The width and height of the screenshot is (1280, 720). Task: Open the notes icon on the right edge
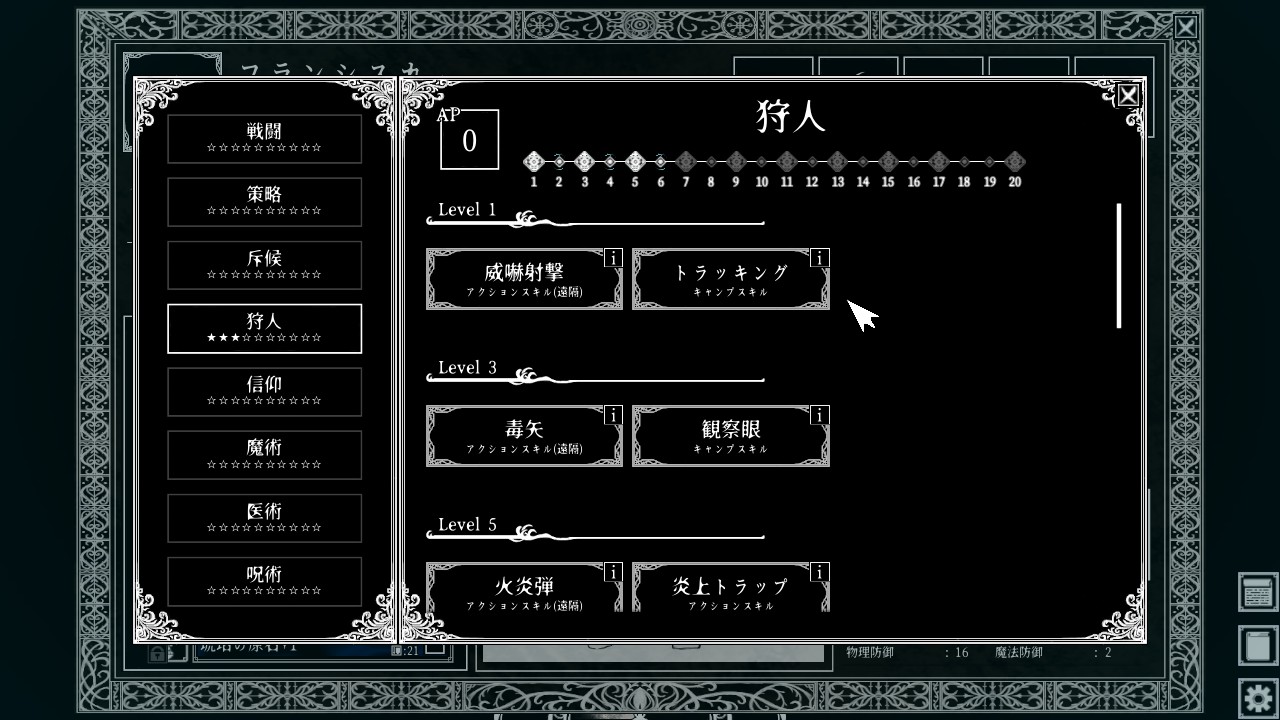[x=1258, y=591]
